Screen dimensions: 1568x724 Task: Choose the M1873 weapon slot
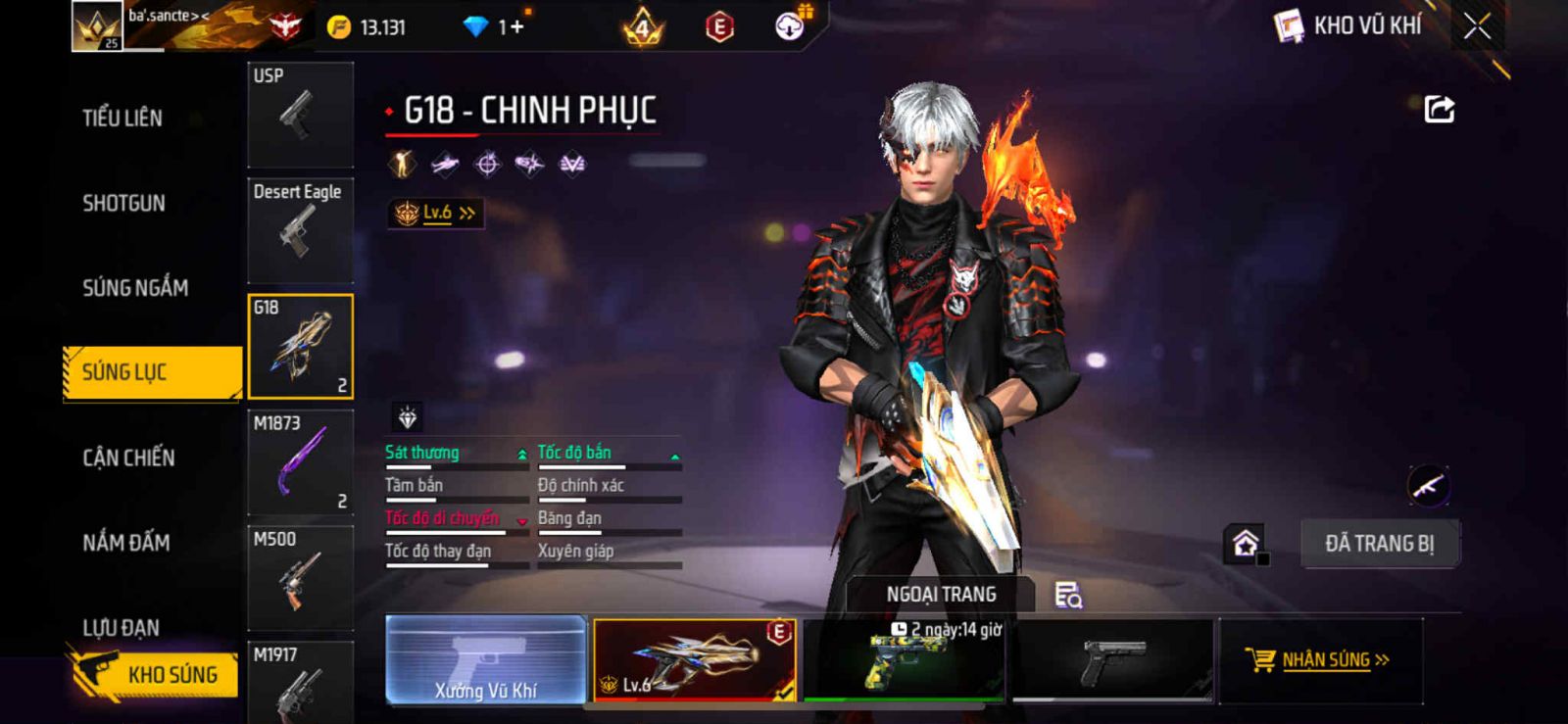point(300,462)
